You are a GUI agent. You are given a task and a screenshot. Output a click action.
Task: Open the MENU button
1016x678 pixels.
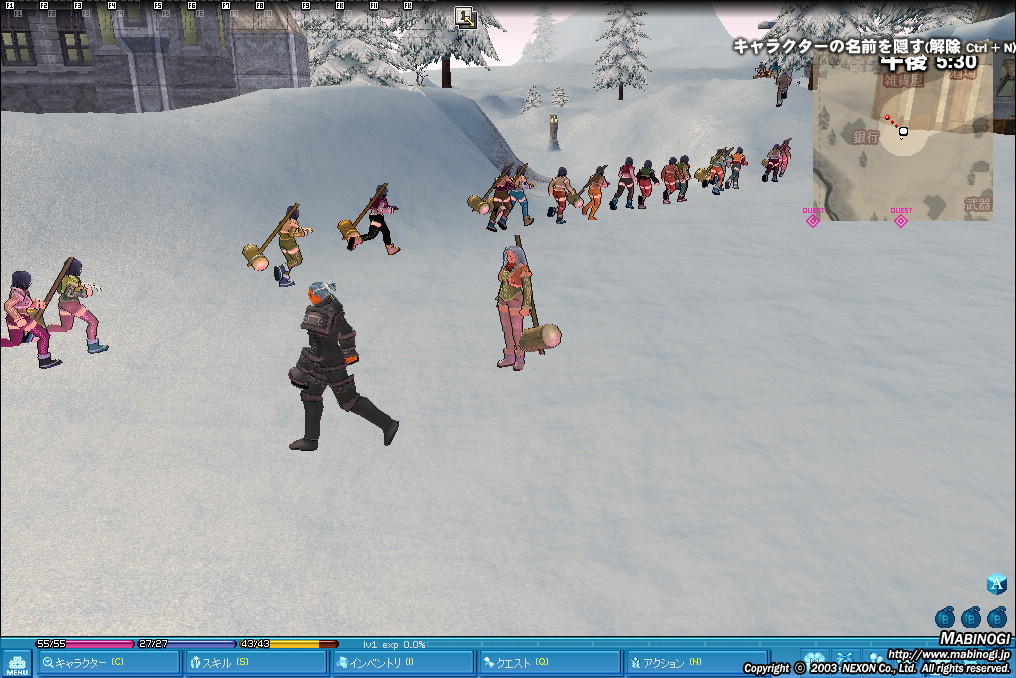coord(17,664)
